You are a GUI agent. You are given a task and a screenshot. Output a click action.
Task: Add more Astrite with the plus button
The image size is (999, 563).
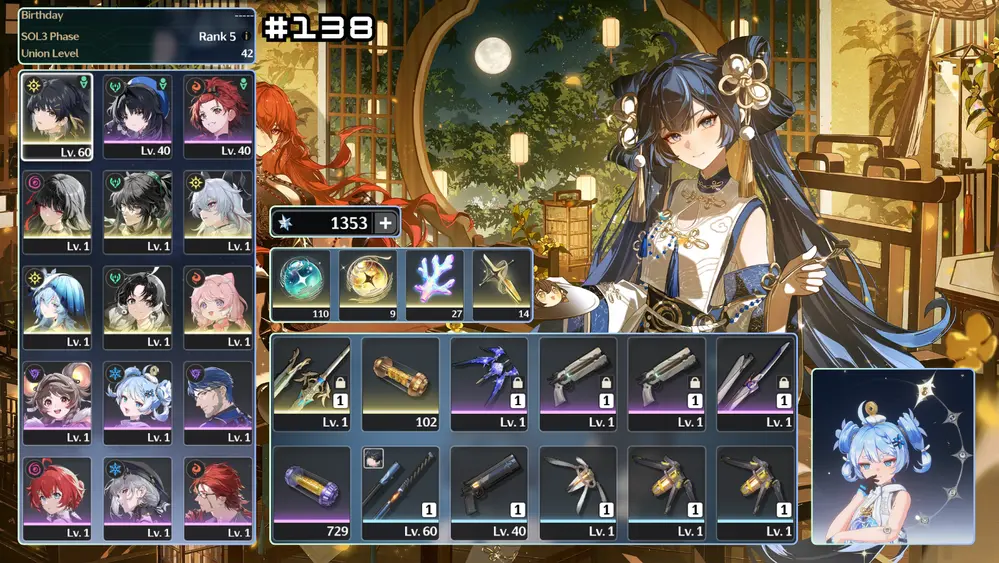coord(385,223)
